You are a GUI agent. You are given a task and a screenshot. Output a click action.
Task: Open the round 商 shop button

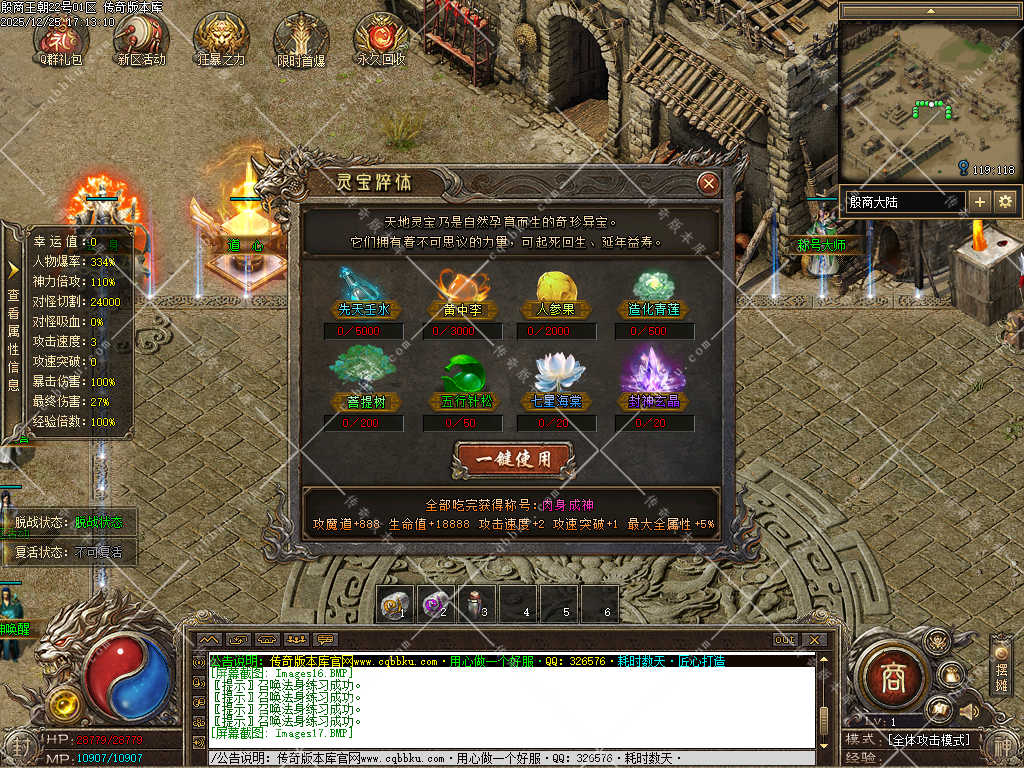coord(891,678)
